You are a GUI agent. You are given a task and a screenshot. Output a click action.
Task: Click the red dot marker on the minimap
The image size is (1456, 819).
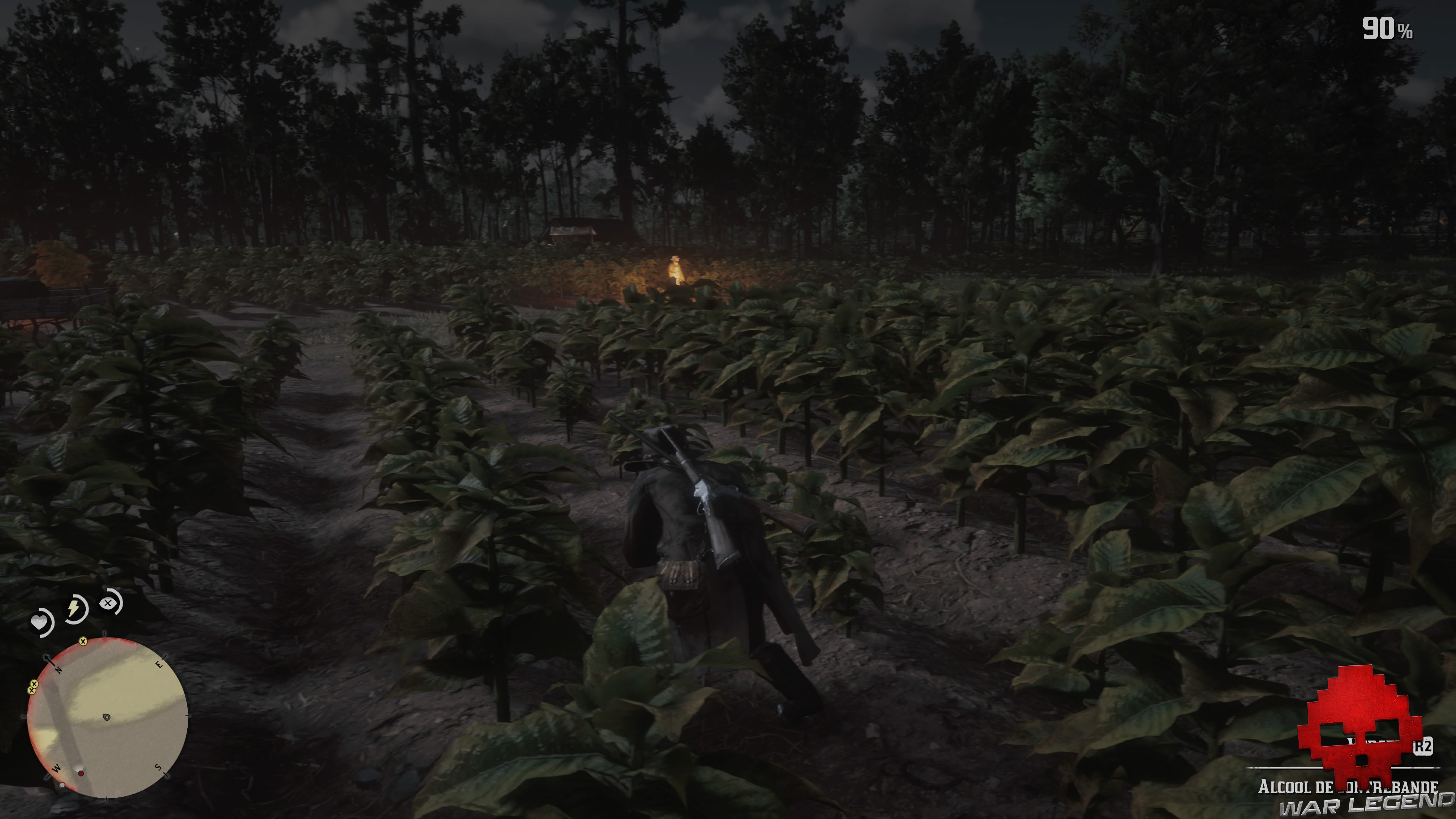(82, 774)
